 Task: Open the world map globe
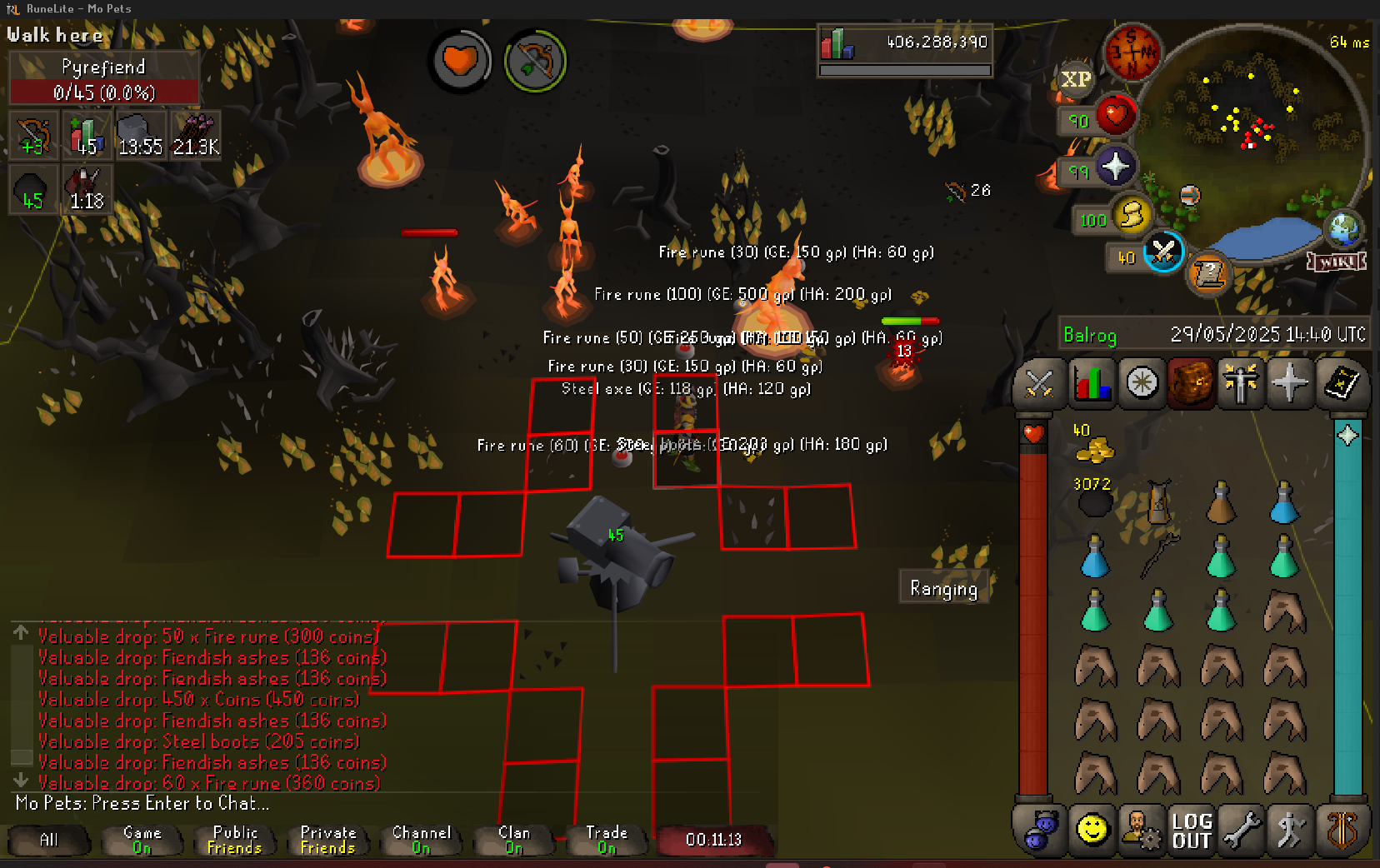tap(1343, 227)
